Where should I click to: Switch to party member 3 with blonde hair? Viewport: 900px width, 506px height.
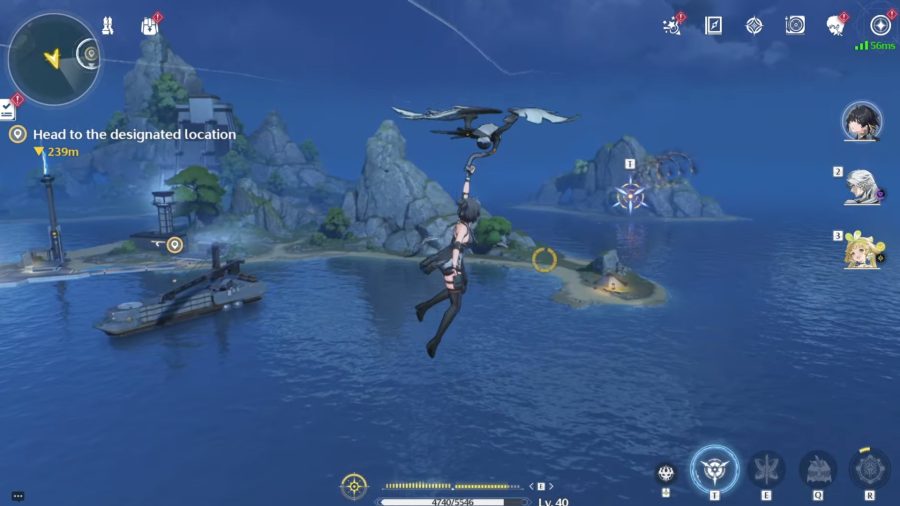(861, 250)
